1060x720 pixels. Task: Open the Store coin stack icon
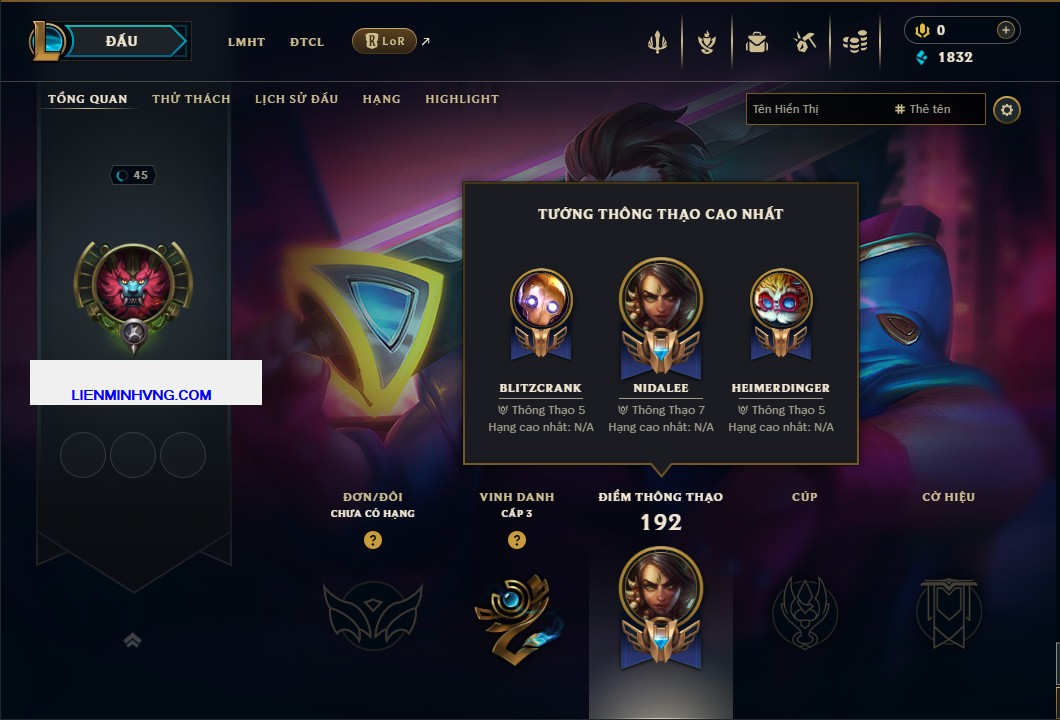point(854,42)
